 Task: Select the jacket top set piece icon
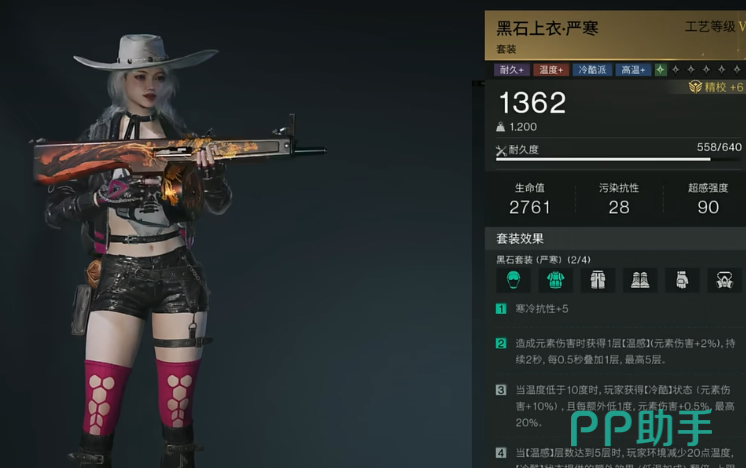pos(554,280)
